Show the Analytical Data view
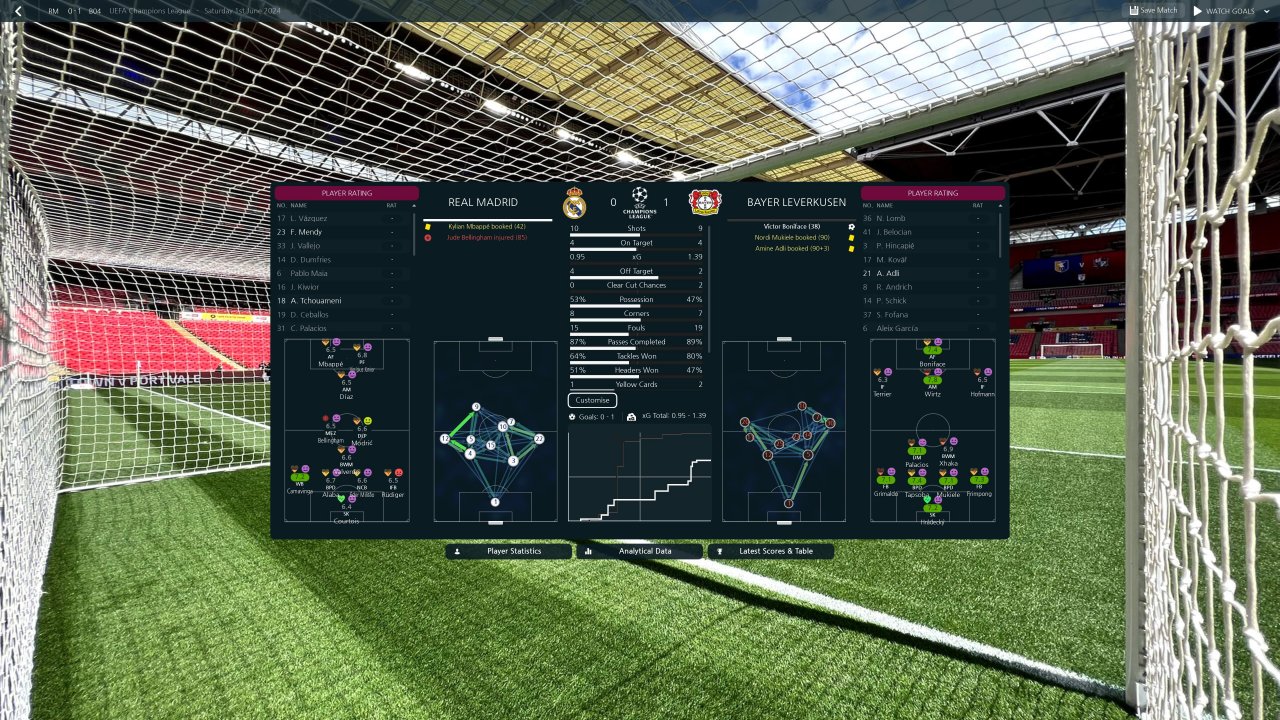The image size is (1280, 720). pyautogui.click(x=639, y=551)
